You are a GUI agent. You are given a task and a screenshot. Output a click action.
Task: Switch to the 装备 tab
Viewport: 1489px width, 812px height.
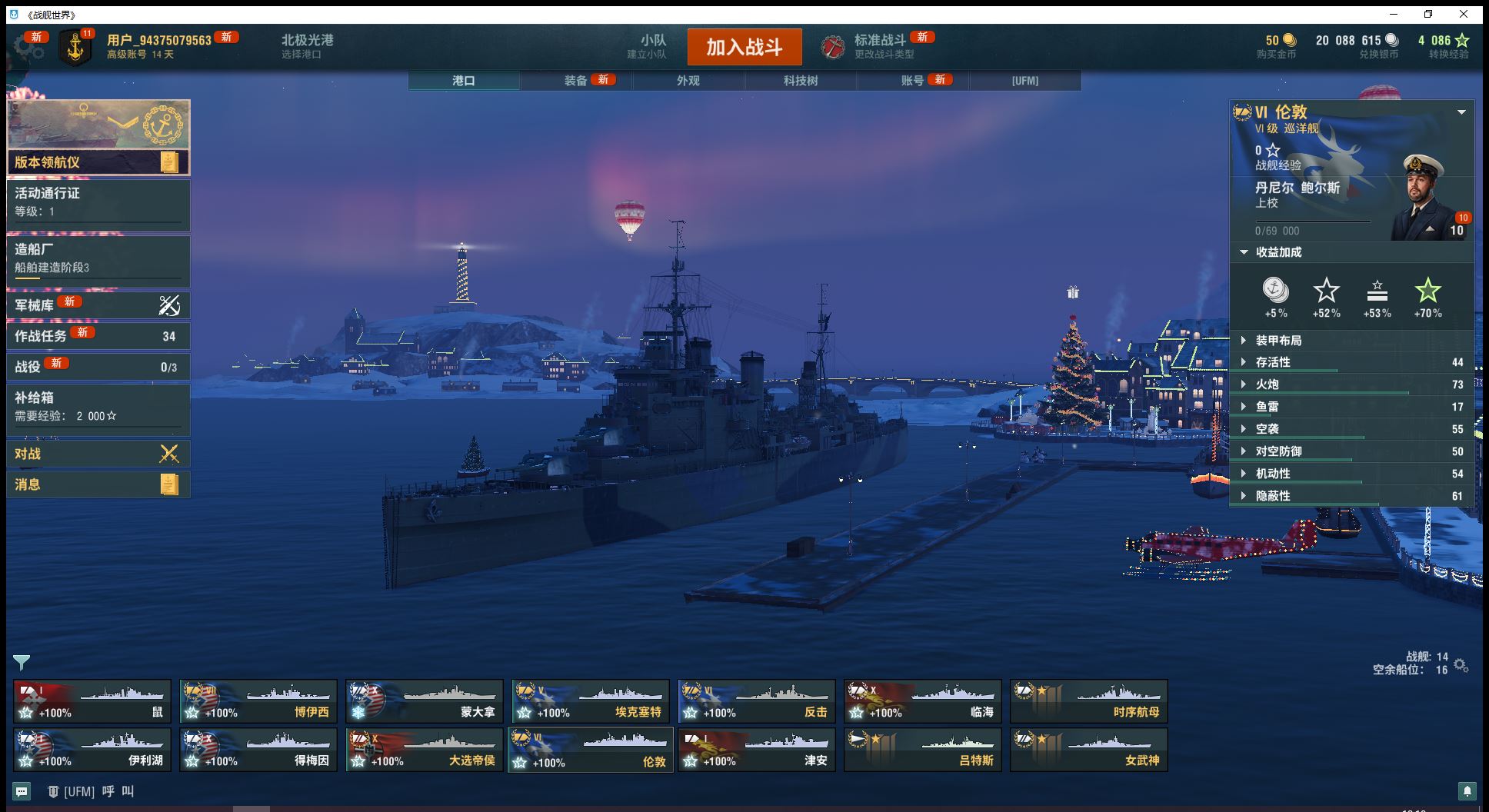576,81
